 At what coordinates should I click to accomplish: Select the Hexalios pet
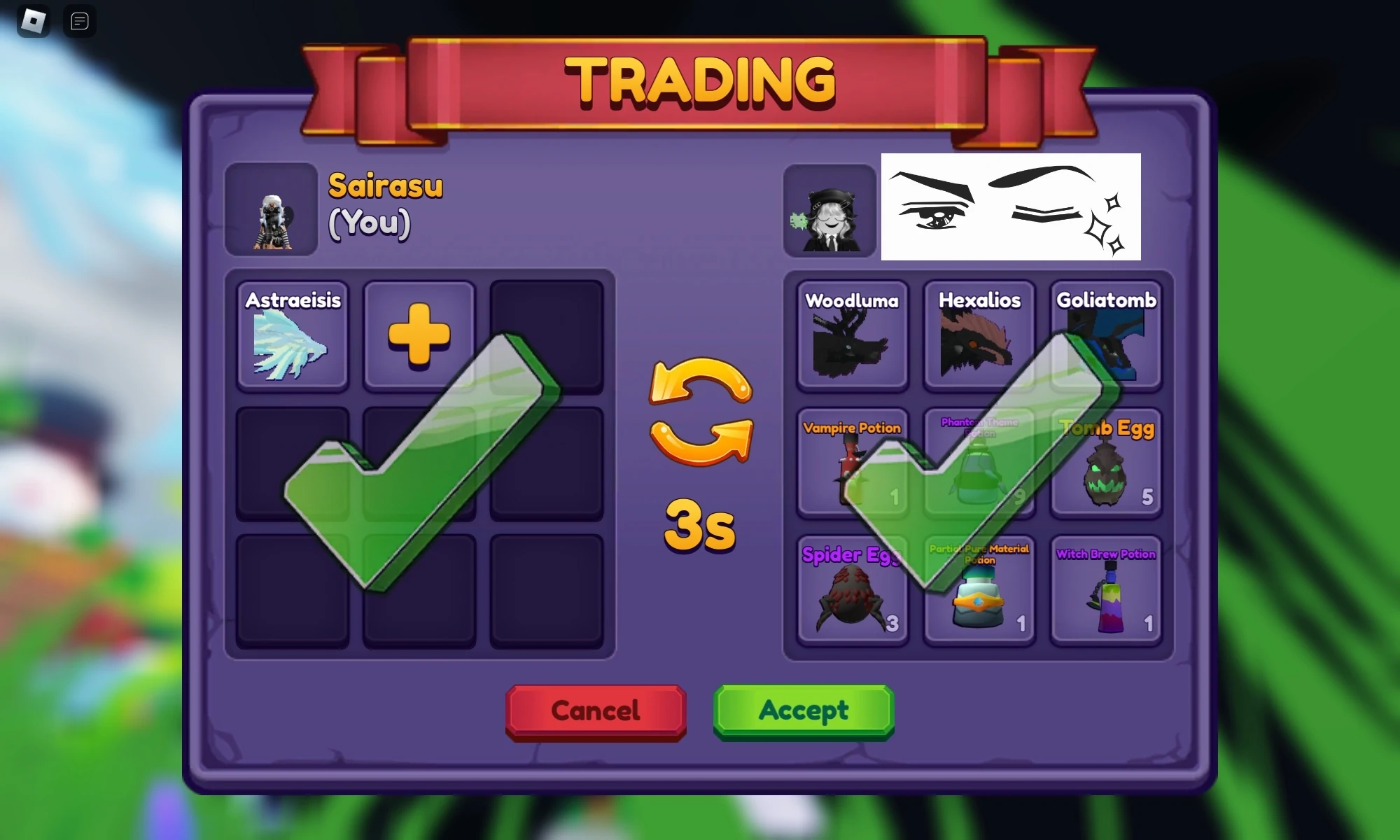(x=979, y=336)
